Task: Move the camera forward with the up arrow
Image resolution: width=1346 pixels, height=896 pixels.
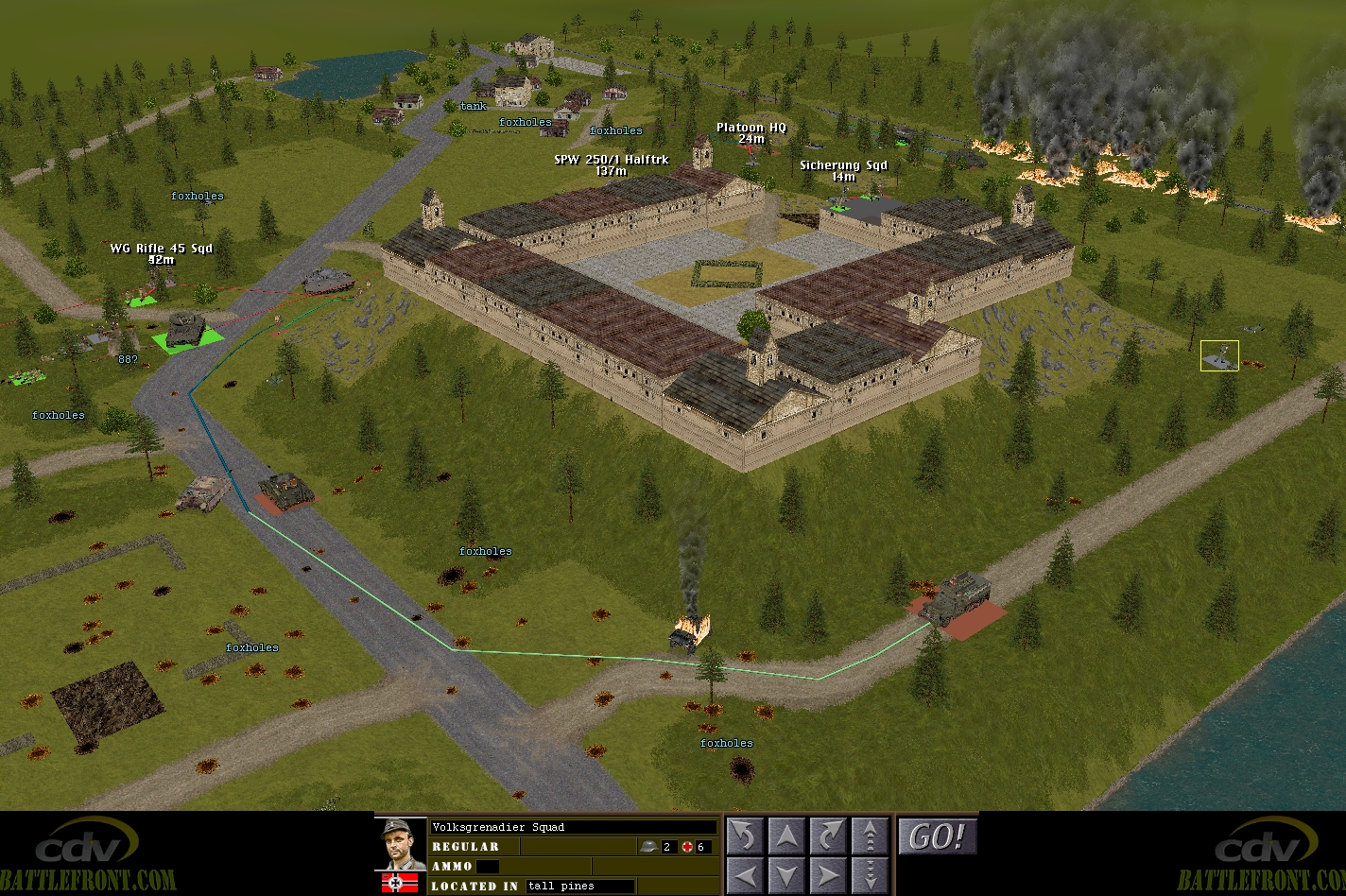Action: [786, 836]
